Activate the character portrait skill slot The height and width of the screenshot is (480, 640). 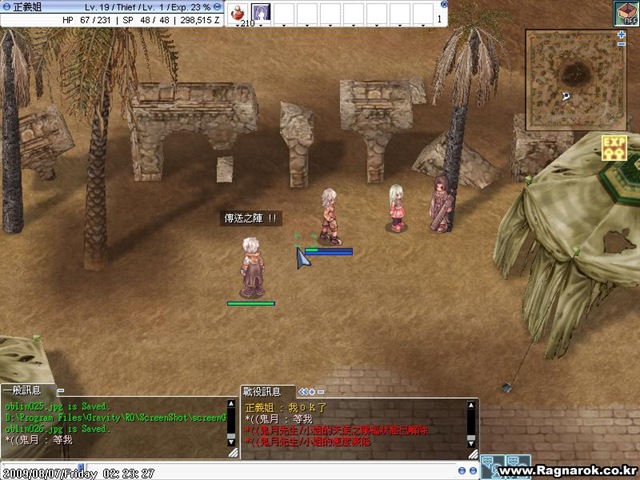point(261,12)
